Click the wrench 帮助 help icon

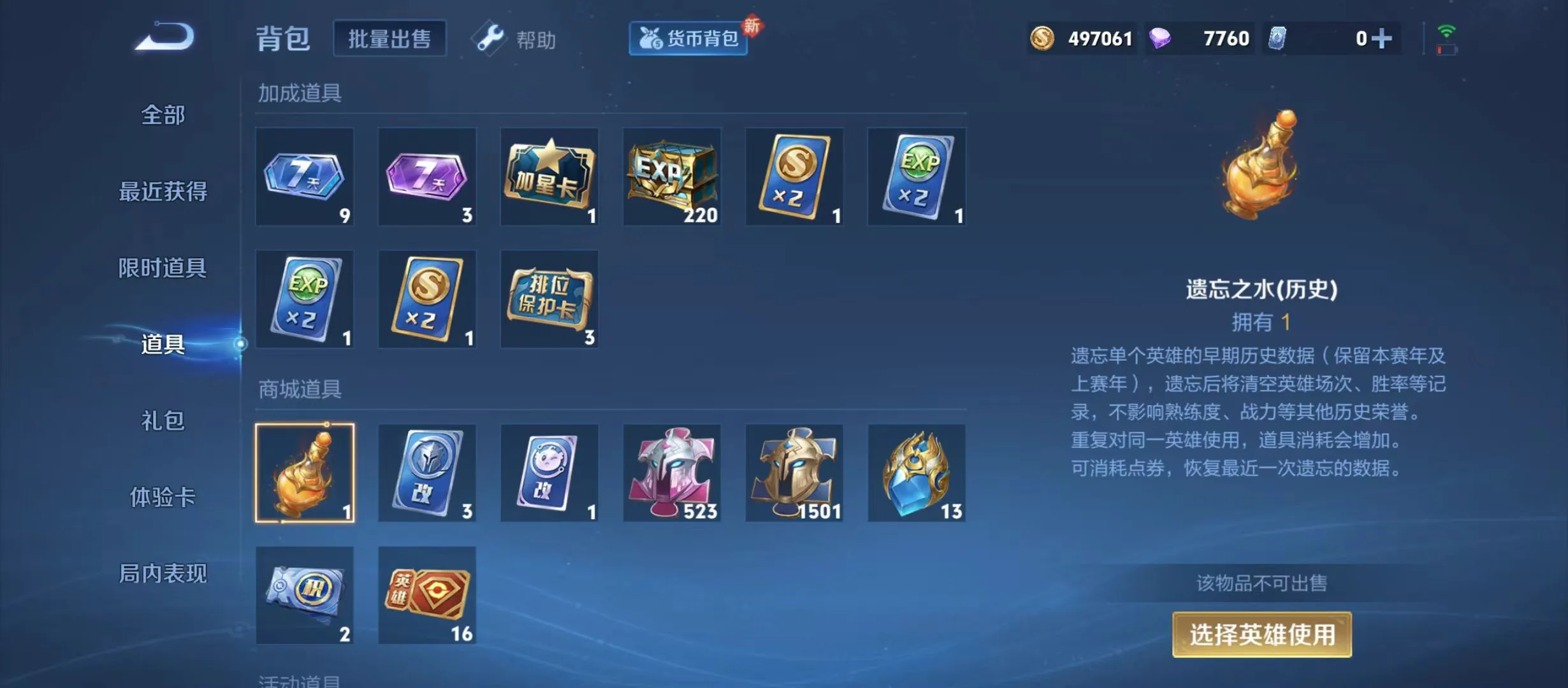tap(489, 39)
